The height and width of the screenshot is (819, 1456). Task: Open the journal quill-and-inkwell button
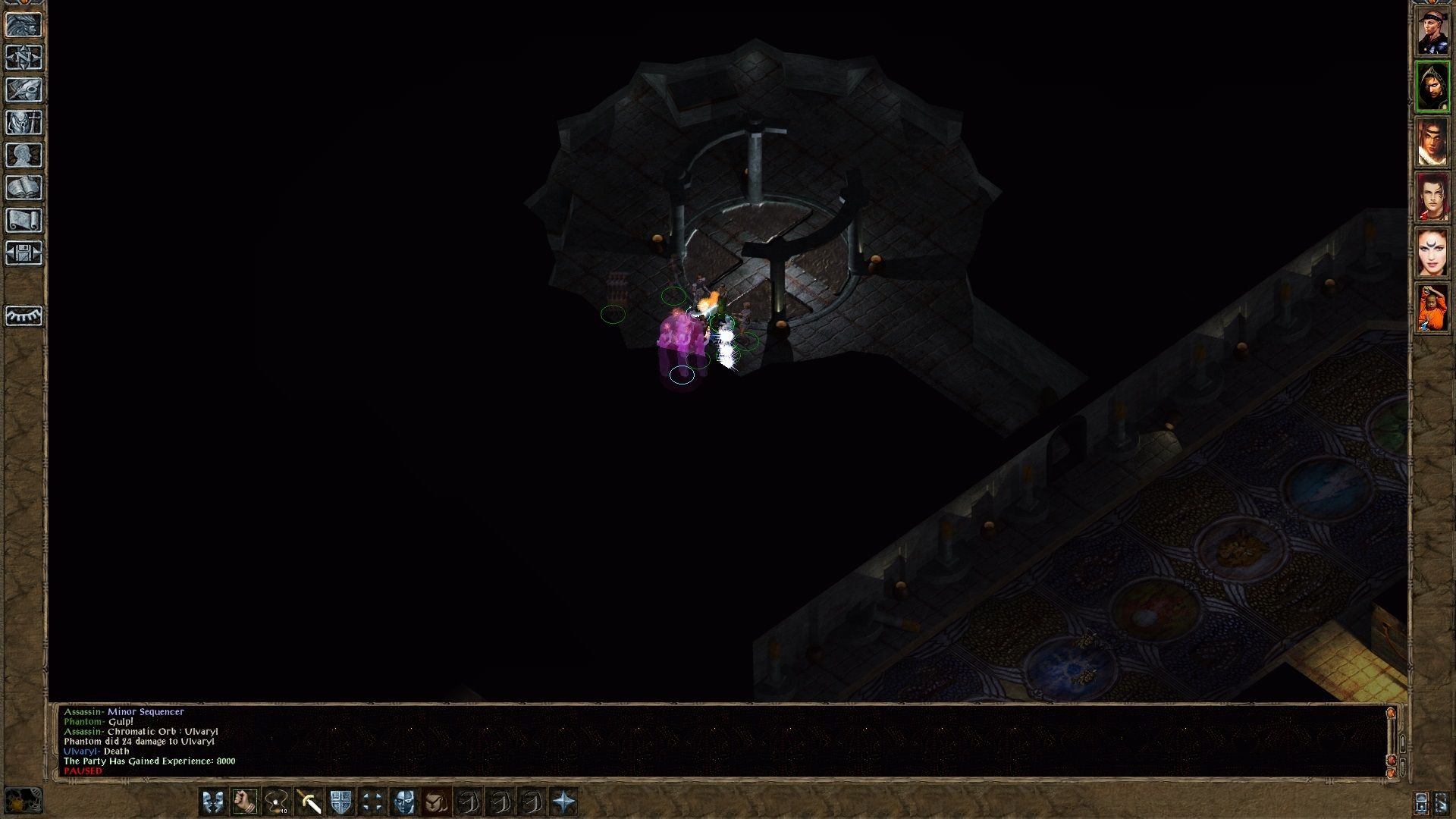point(24,90)
